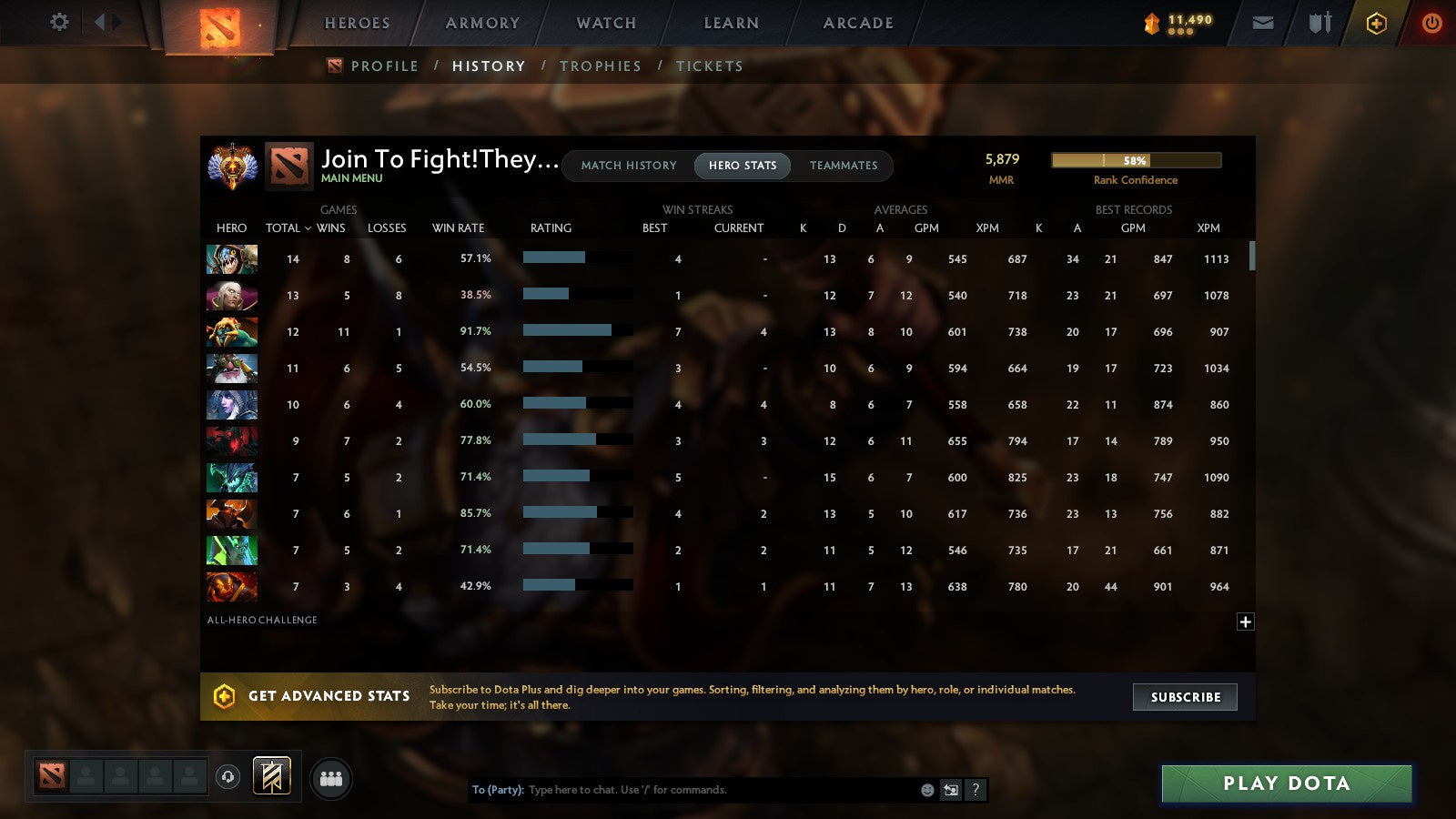Click the SUBSCRIBE button for Dota Plus

pos(1185,697)
